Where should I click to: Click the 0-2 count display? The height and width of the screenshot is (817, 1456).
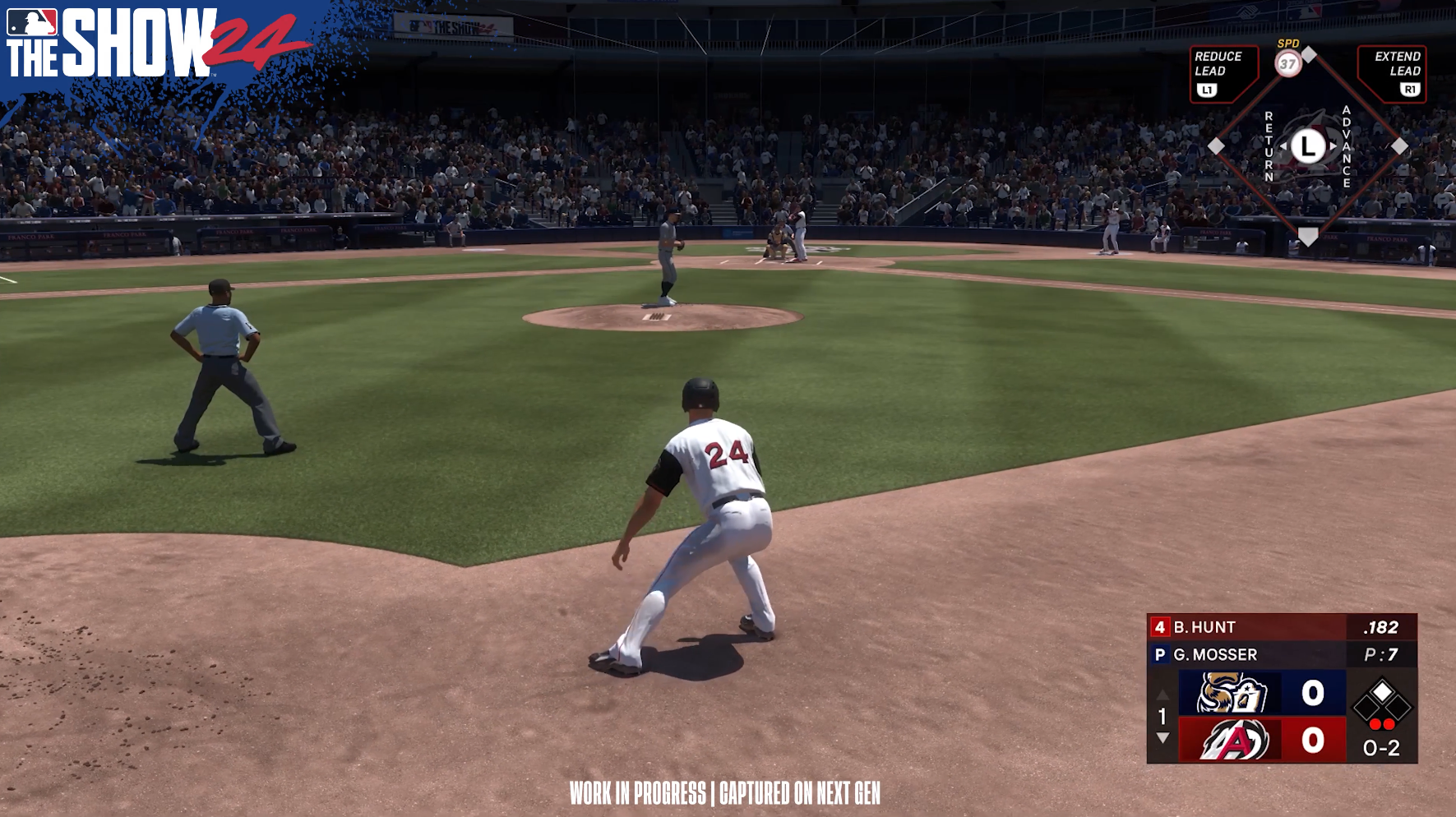tap(1381, 746)
